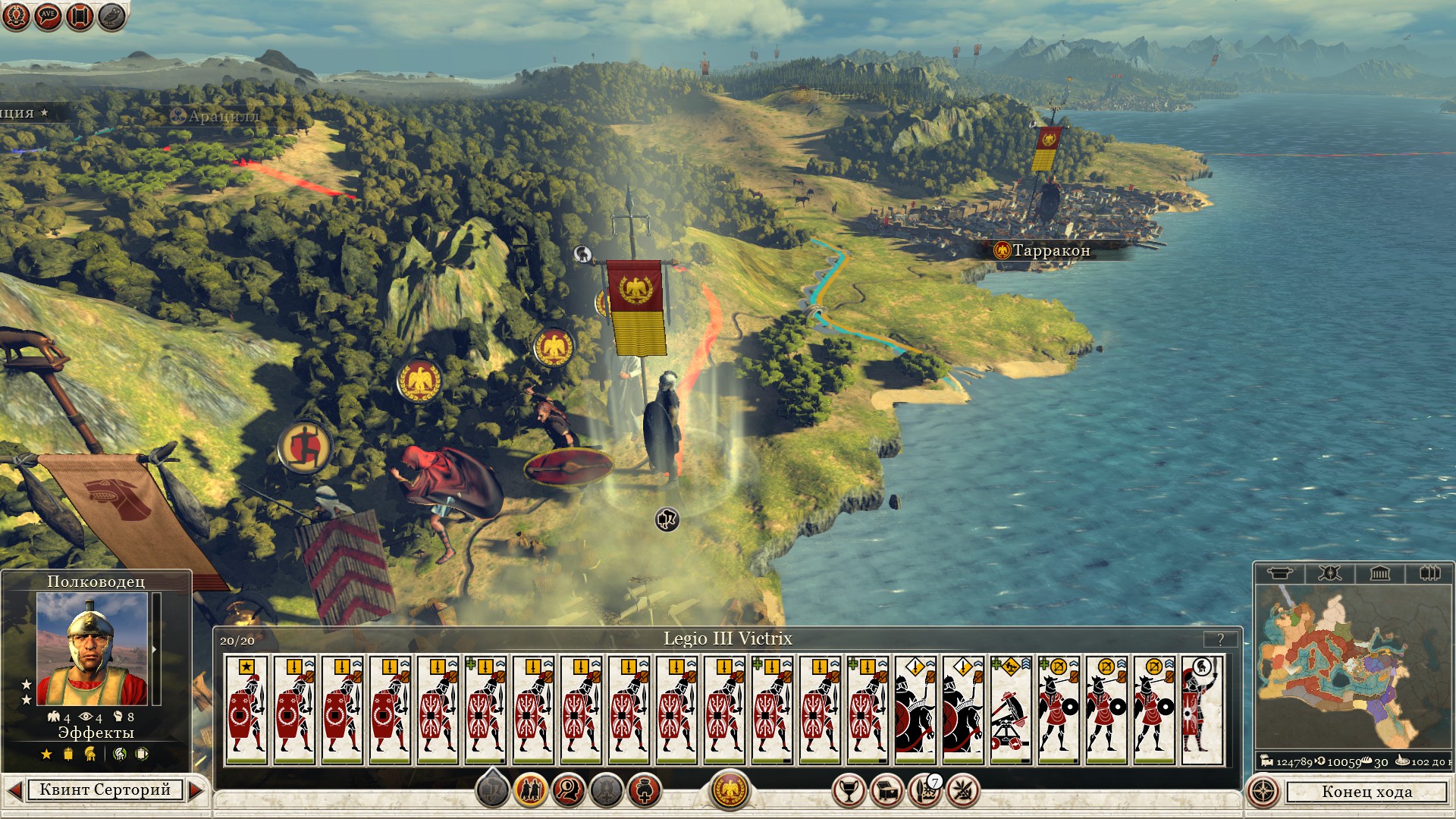Open the trophy cup objectives button
1456x819 pixels.
click(849, 791)
